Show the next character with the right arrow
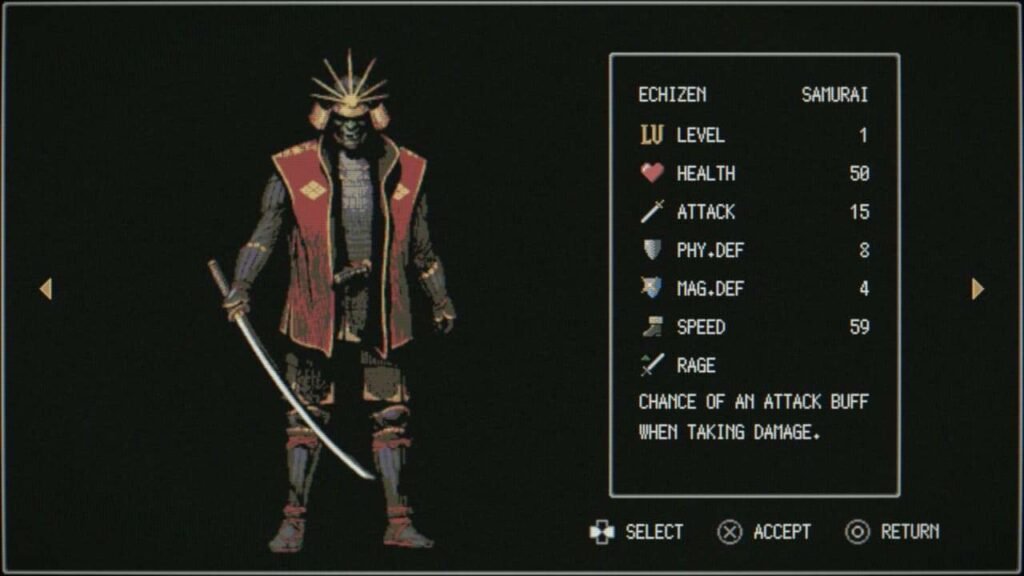This screenshot has width=1024, height=576. [x=977, y=289]
